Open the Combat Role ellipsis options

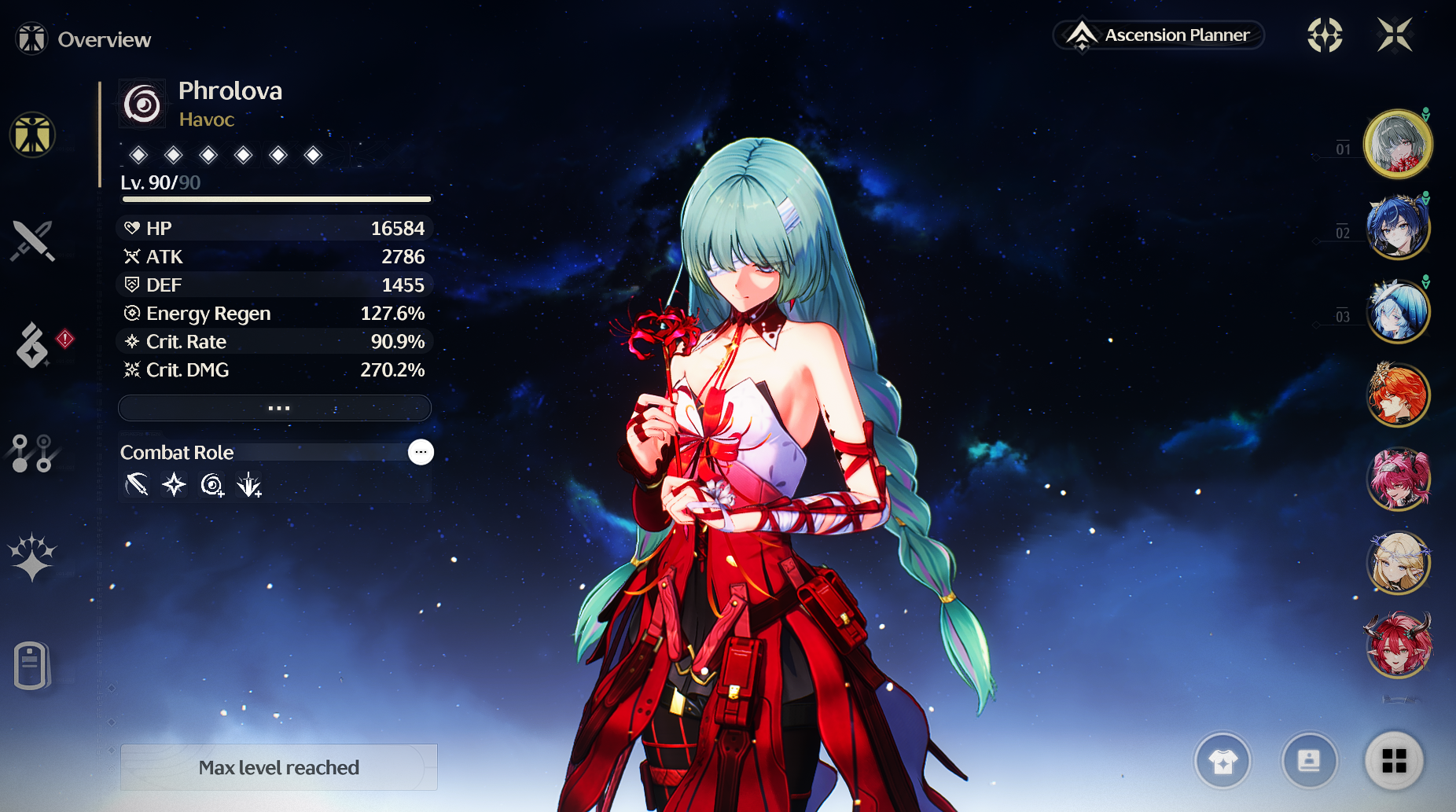click(421, 452)
